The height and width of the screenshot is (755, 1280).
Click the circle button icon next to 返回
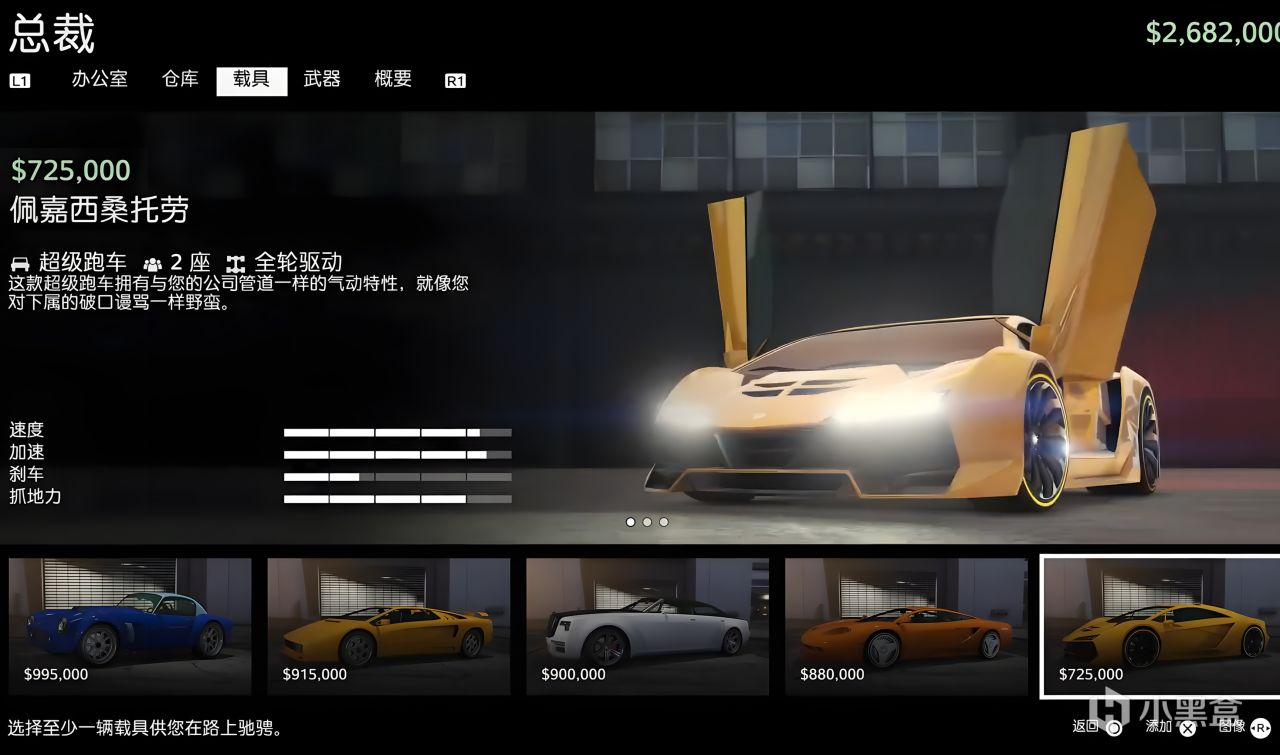(x=1113, y=728)
